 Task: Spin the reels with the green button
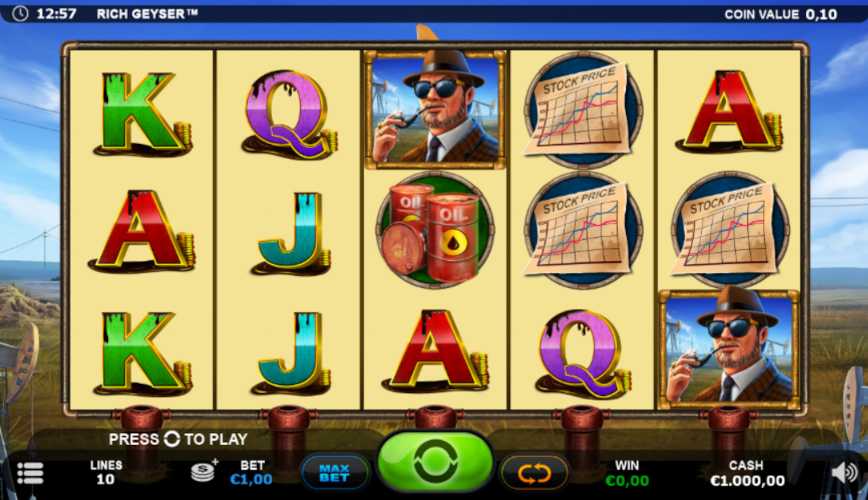435,462
